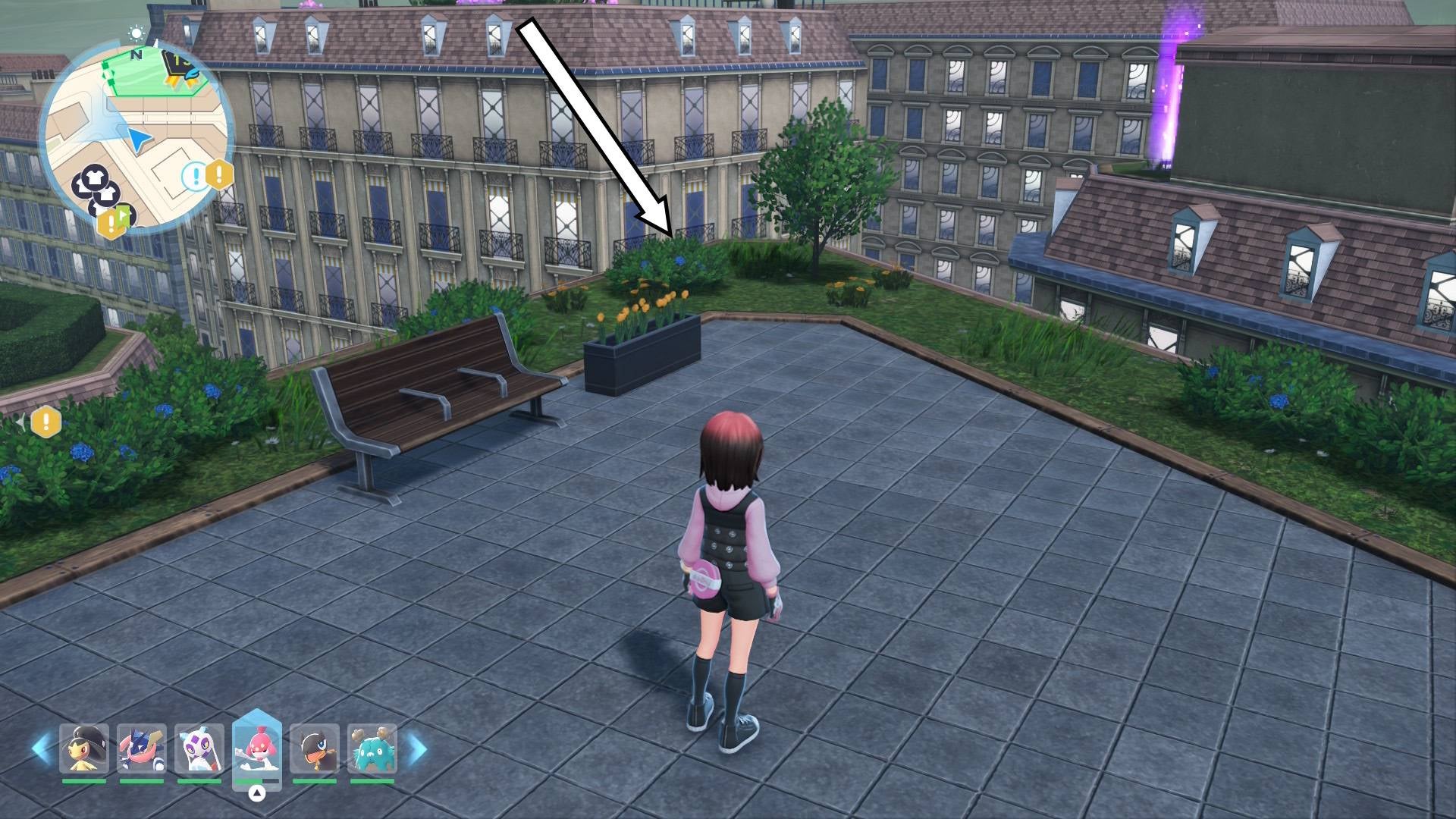This screenshot has width=1456, height=819.
Task: Select the off-screen quest marker at left edge
Action: pos(45,421)
